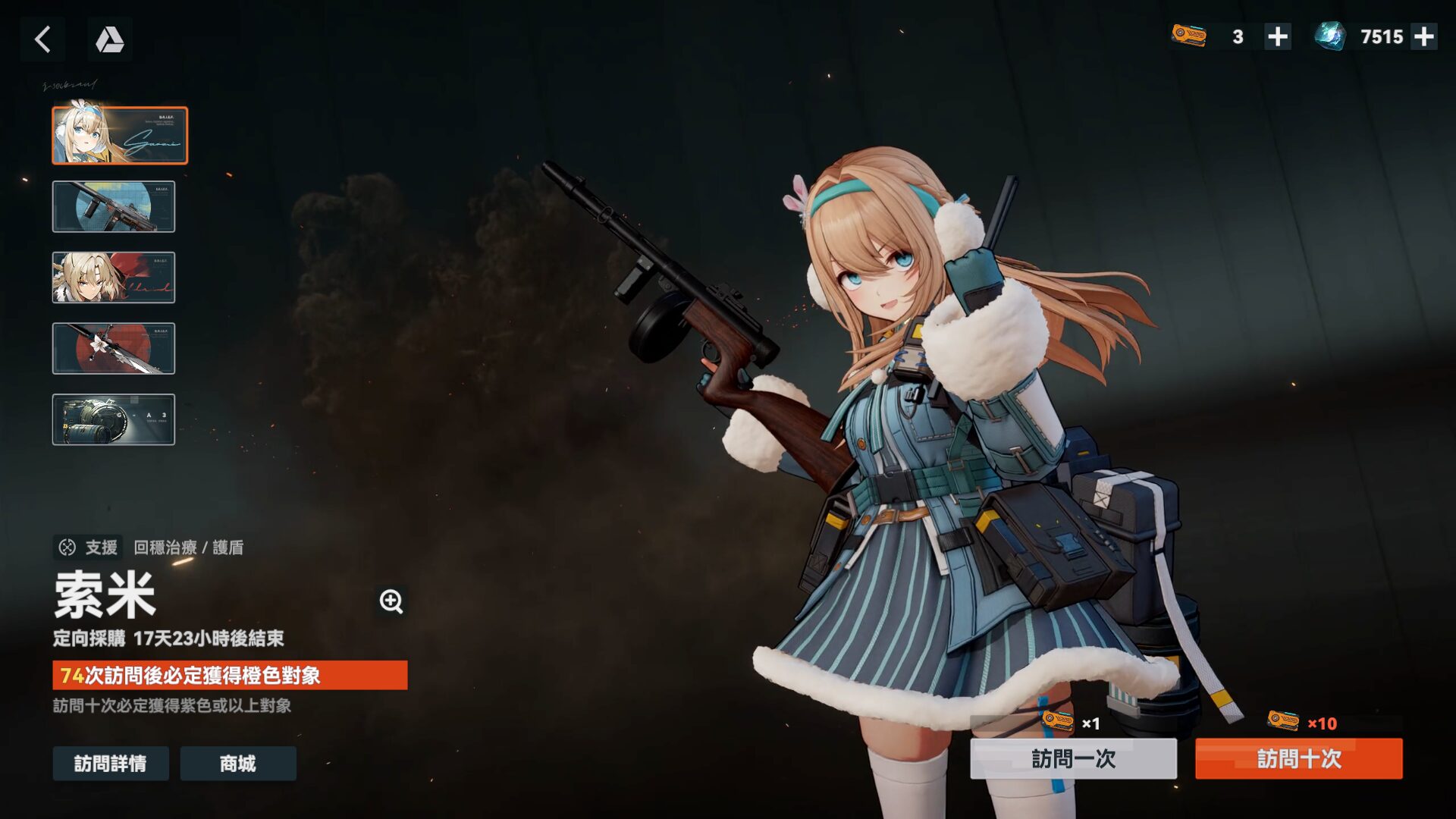Zoom in with the magnifier icon
The height and width of the screenshot is (819, 1456).
click(x=391, y=601)
